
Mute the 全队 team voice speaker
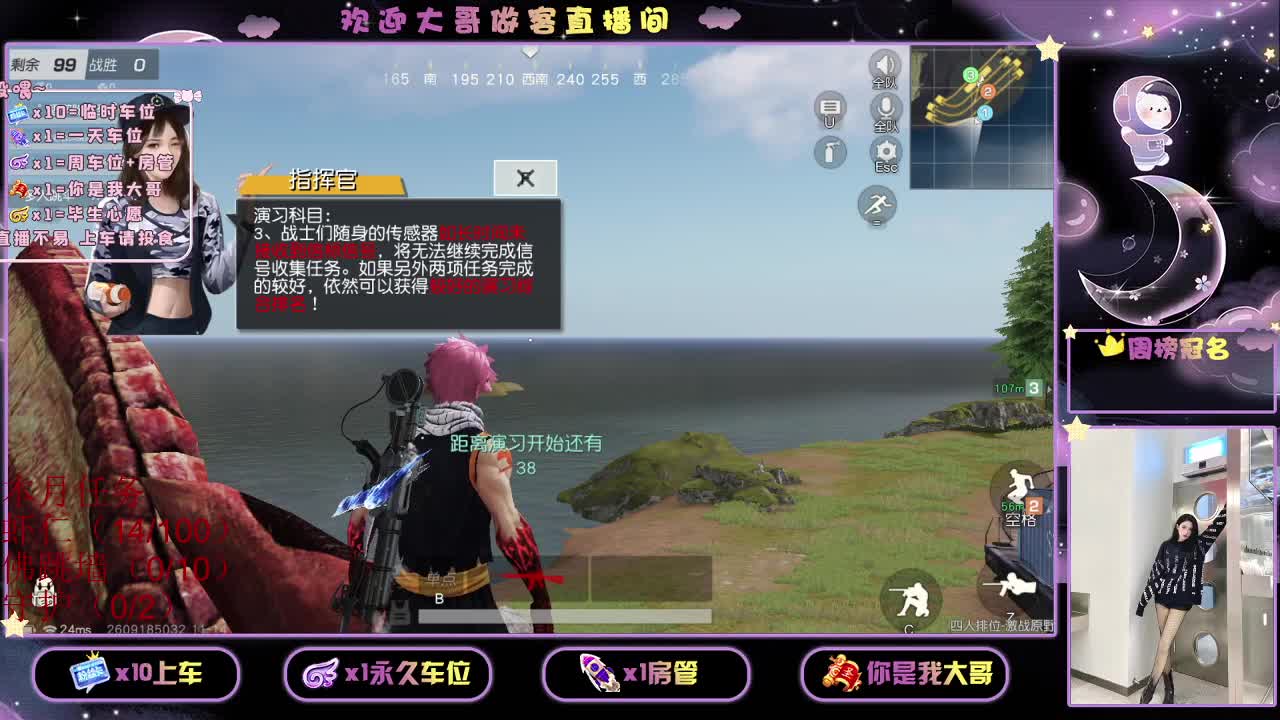pyautogui.click(x=884, y=64)
